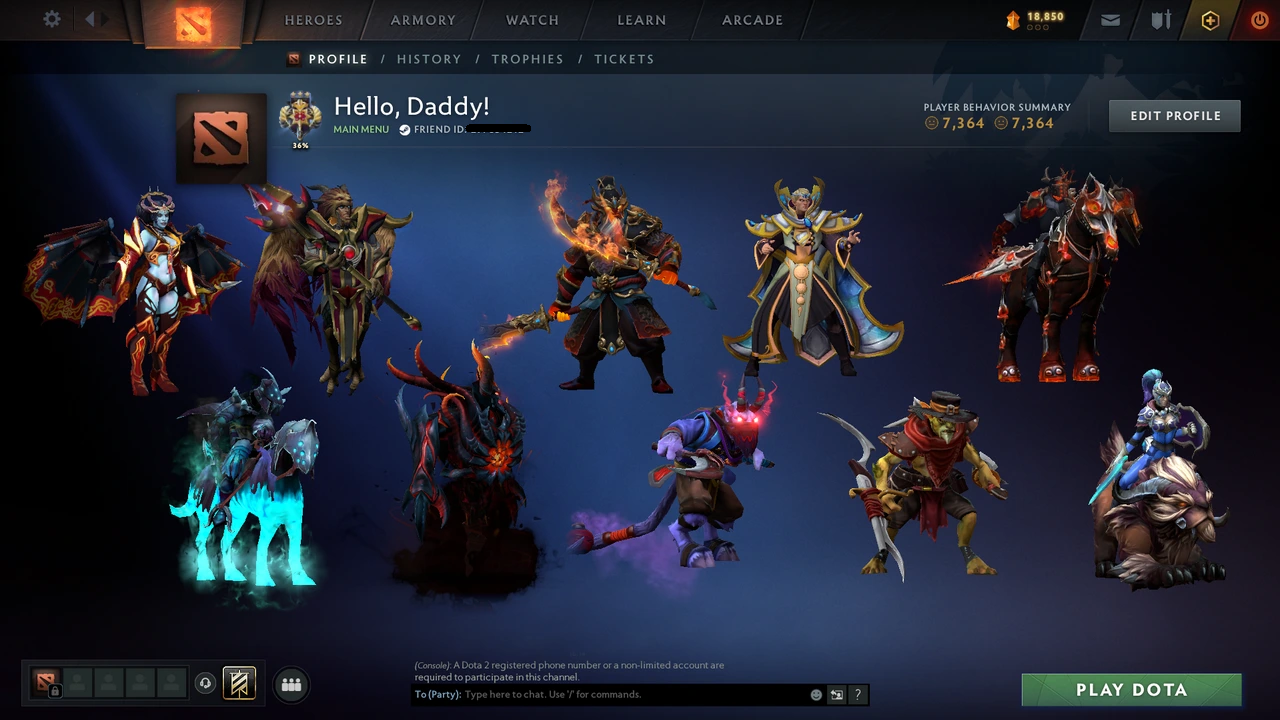Viewport: 1280px width, 720px height.
Task: Open the mail notifications icon
Action: (1109, 20)
